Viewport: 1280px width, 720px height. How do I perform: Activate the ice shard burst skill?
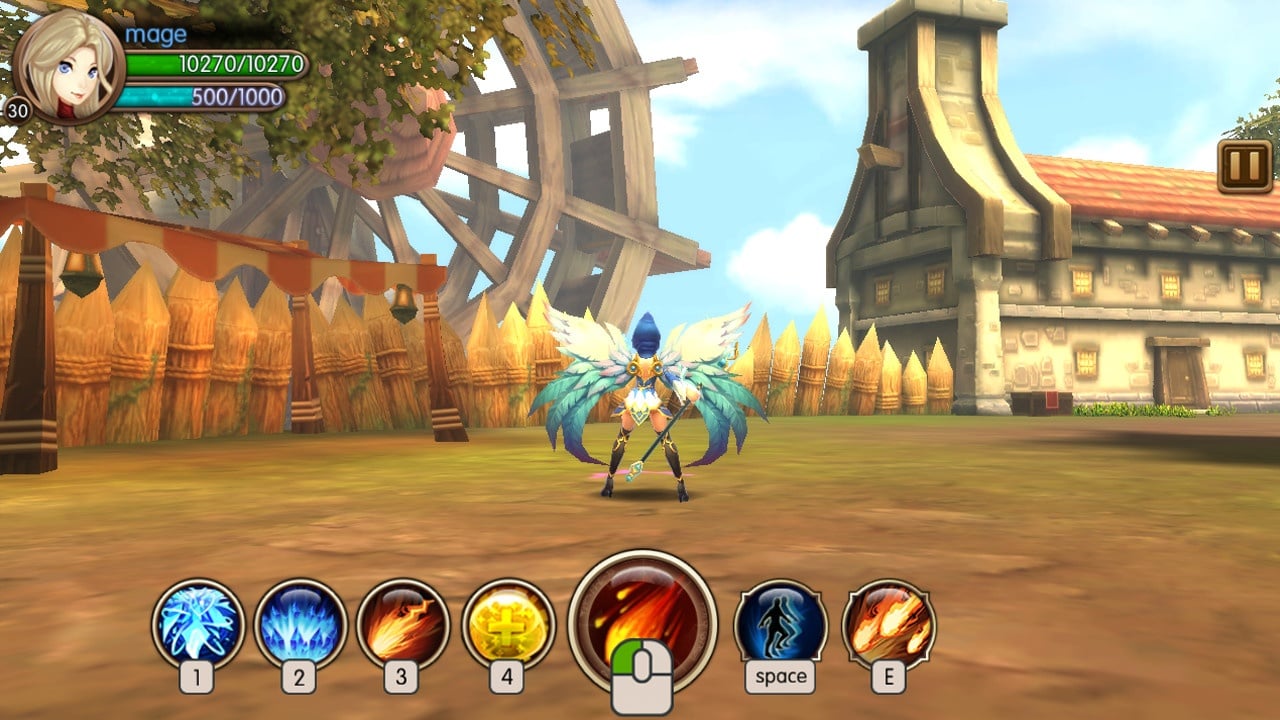click(198, 625)
